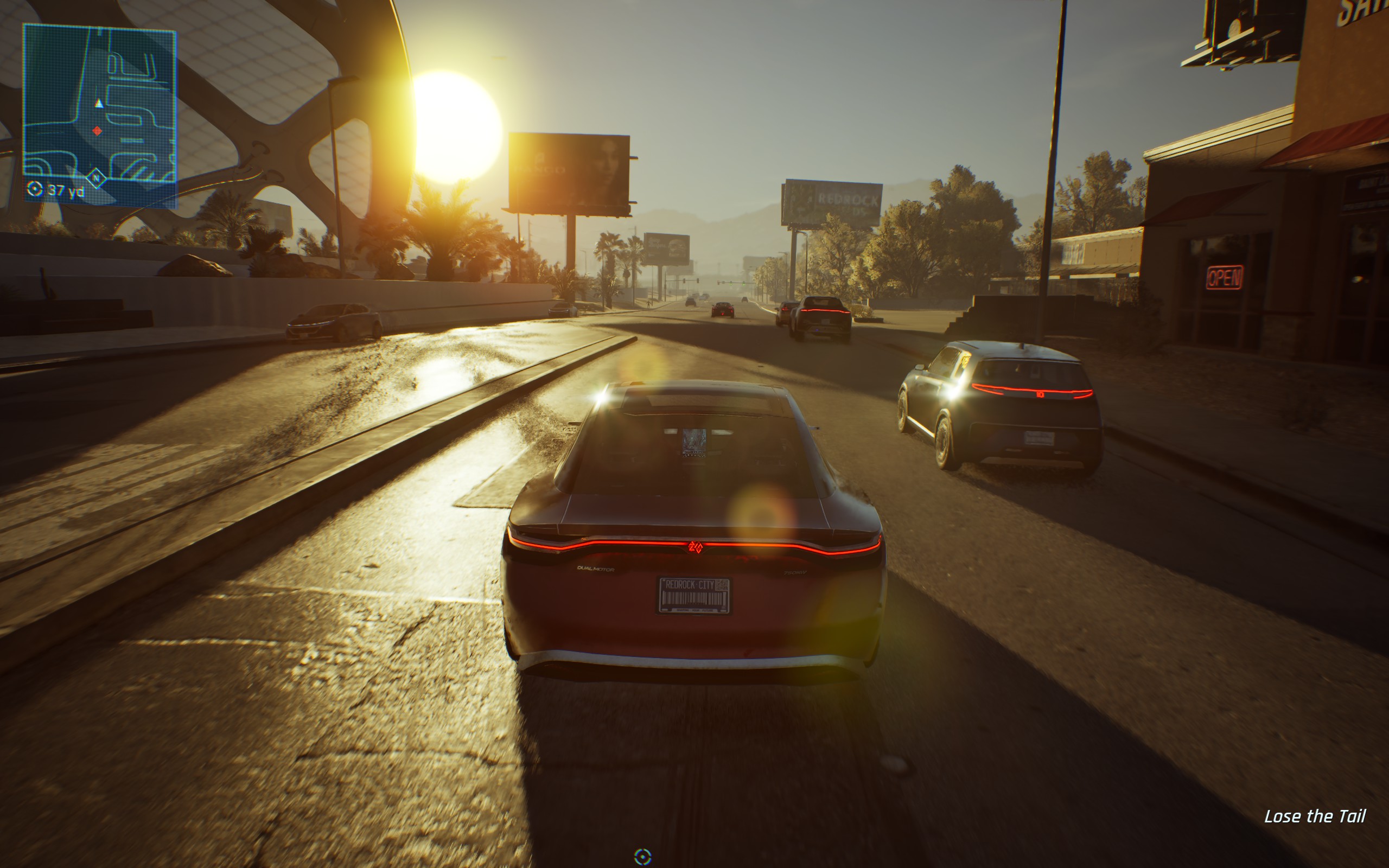Image resolution: width=1389 pixels, height=868 pixels.
Task: Click the red diamond objective marker on minimap
Action: (98, 132)
